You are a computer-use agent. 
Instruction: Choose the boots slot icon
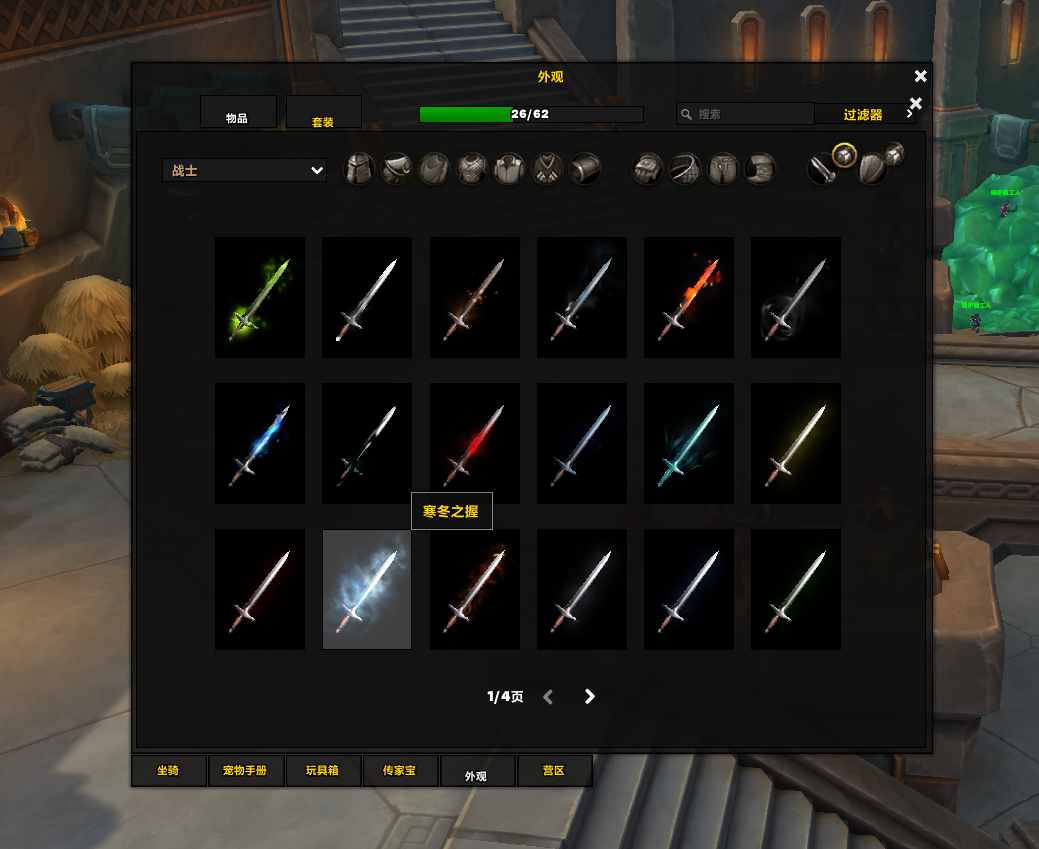click(x=761, y=170)
